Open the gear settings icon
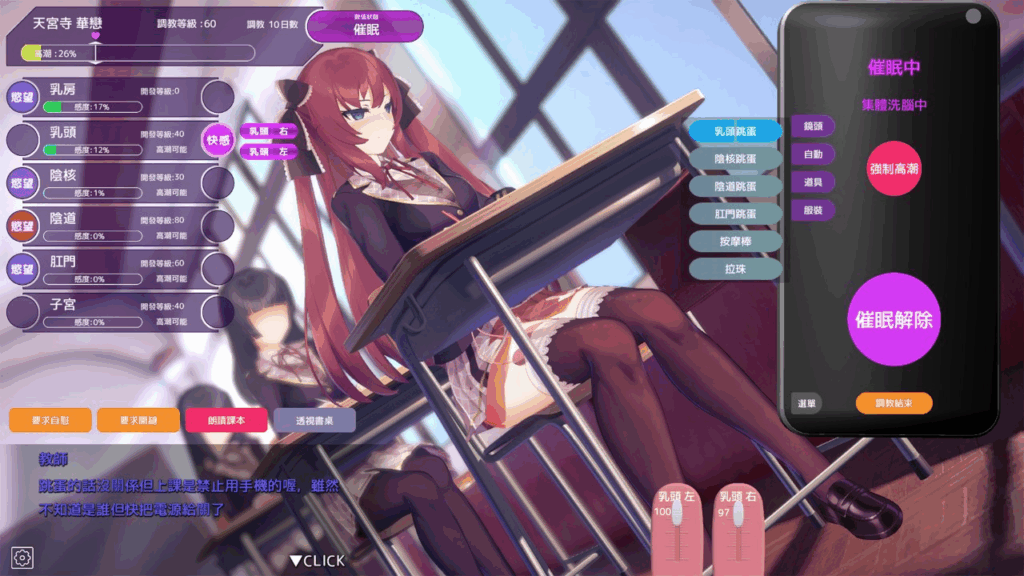The width and height of the screenshot is (1024, 576). pos(23,556)
